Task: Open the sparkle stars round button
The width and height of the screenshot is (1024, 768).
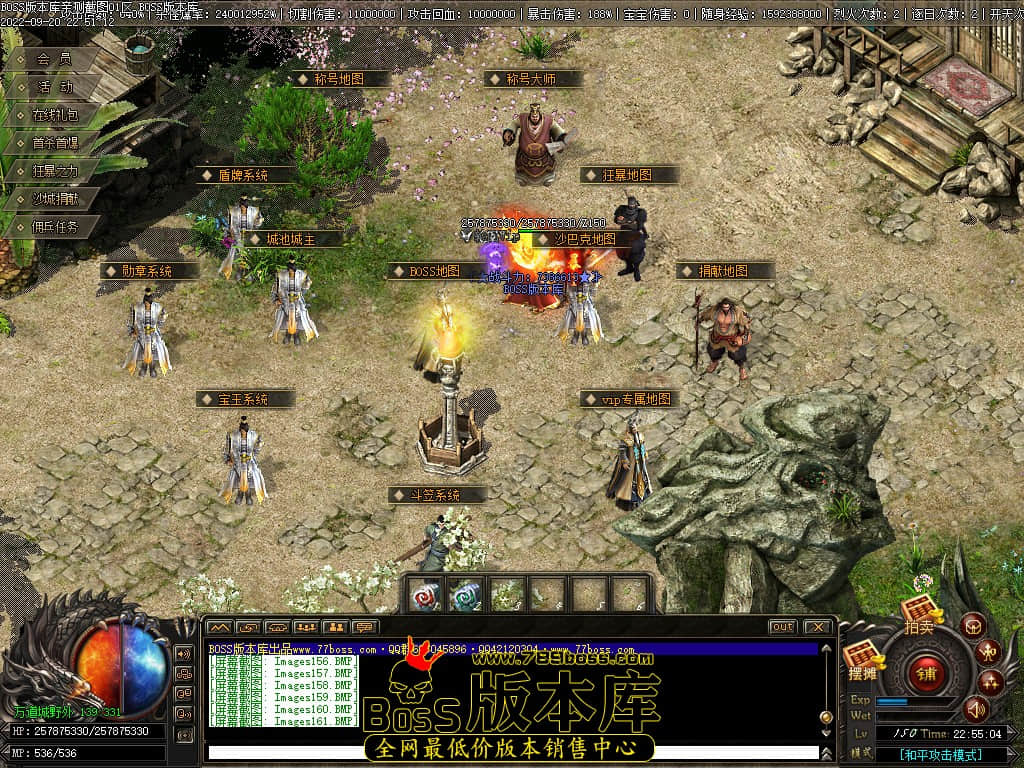Action: coord(991,682)
